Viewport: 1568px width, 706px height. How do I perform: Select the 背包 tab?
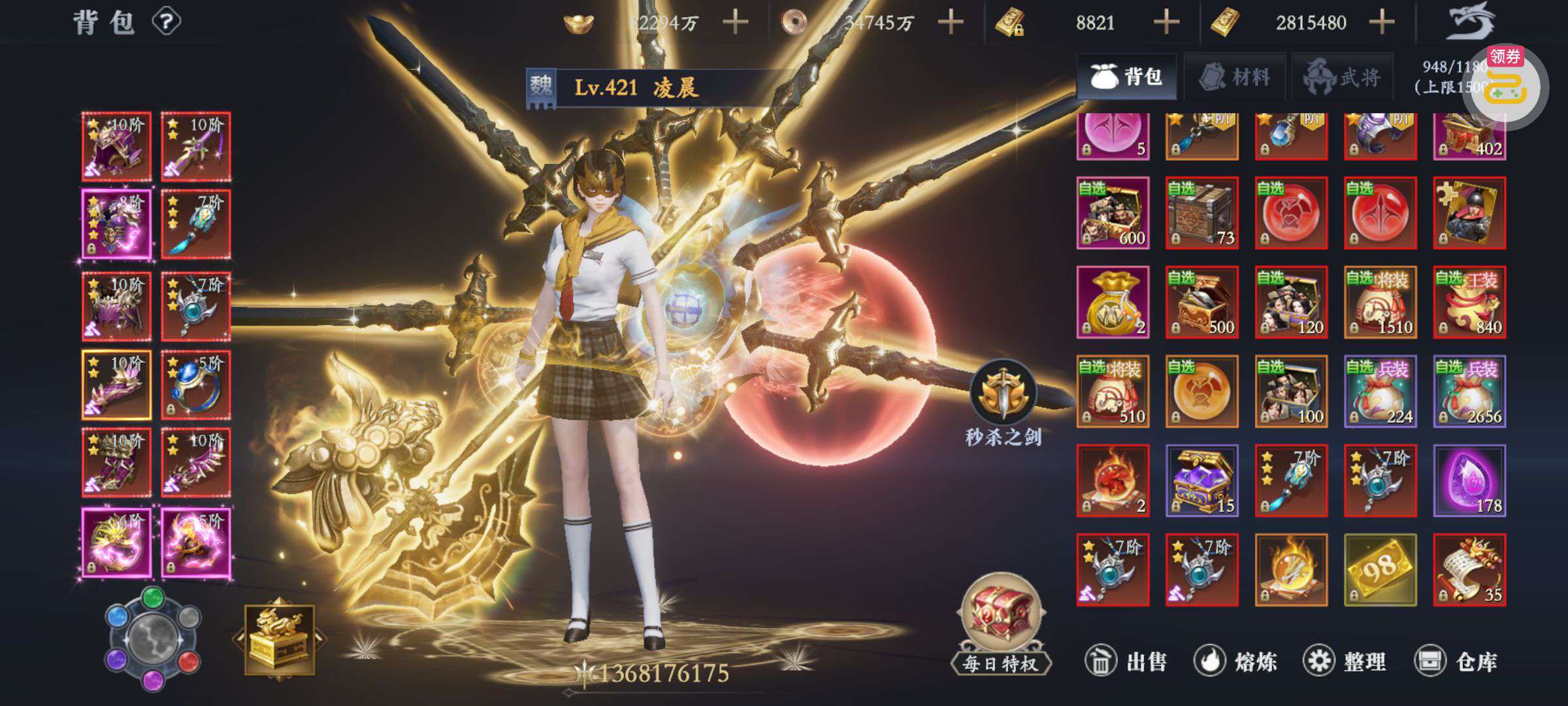pos(1126,77)
